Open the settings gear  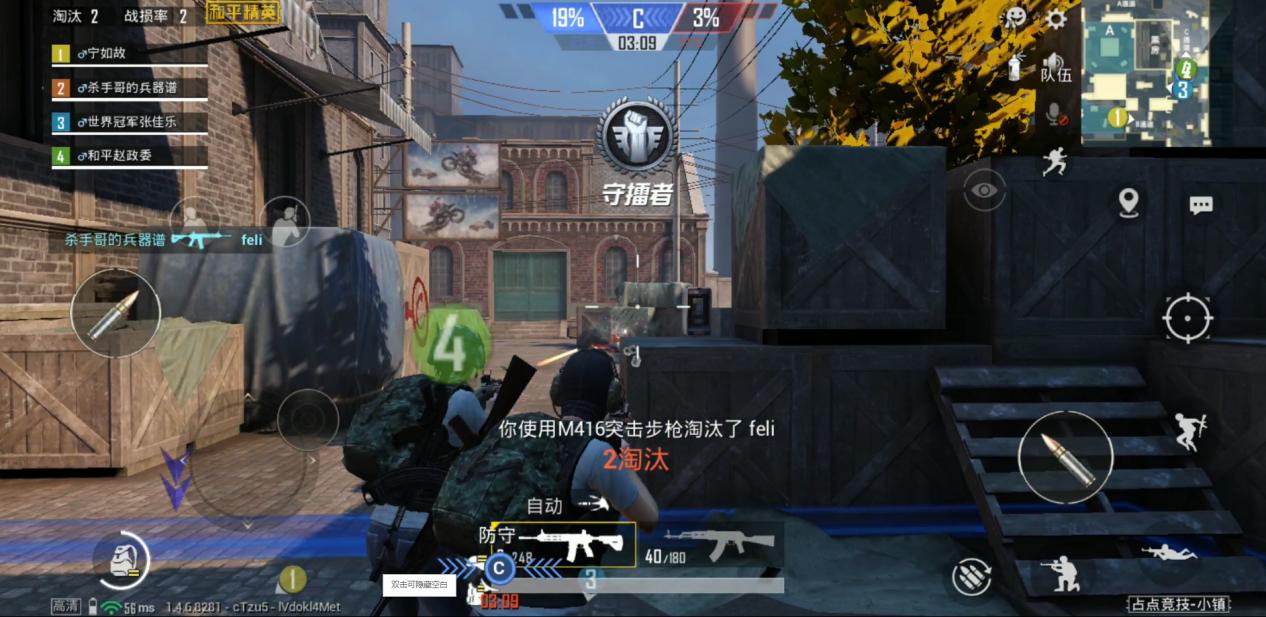1056,19
